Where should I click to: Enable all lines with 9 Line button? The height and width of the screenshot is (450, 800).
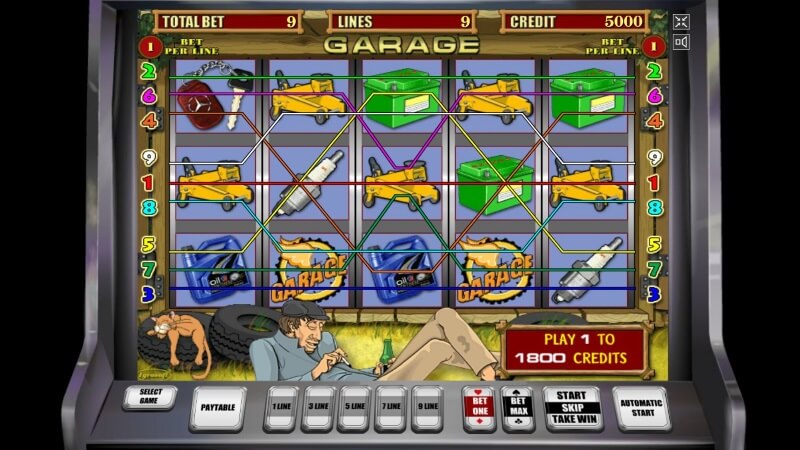pyautogui.click(x=427, y=408)
